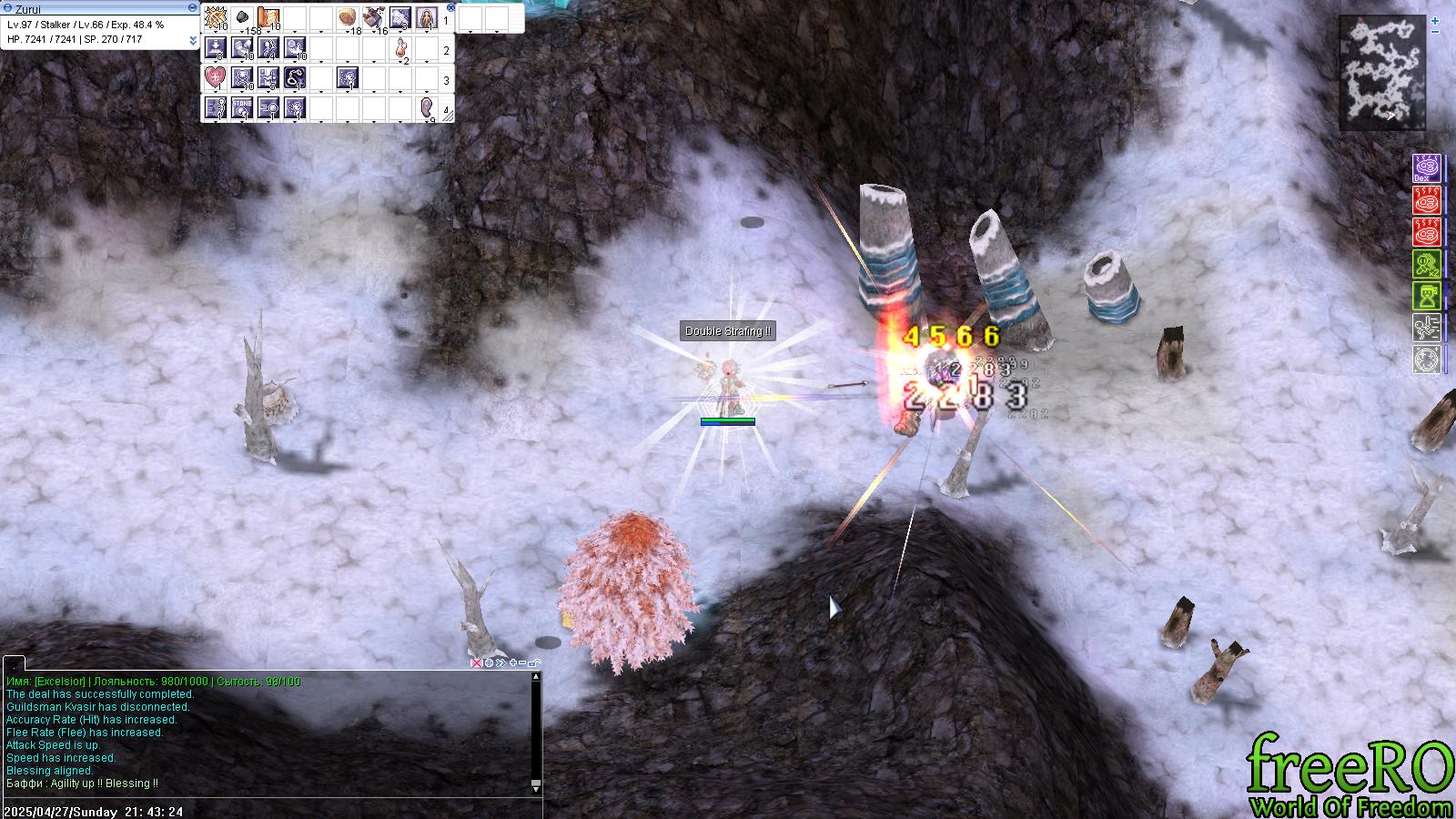Minimize the Zurui status window
The image size is (1456, 819).
click(192, 7)
